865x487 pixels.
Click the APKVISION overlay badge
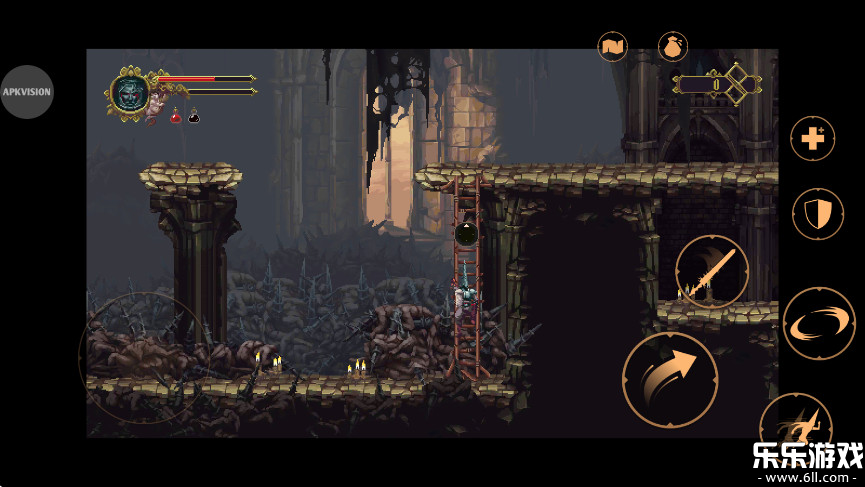click(27, 92)
